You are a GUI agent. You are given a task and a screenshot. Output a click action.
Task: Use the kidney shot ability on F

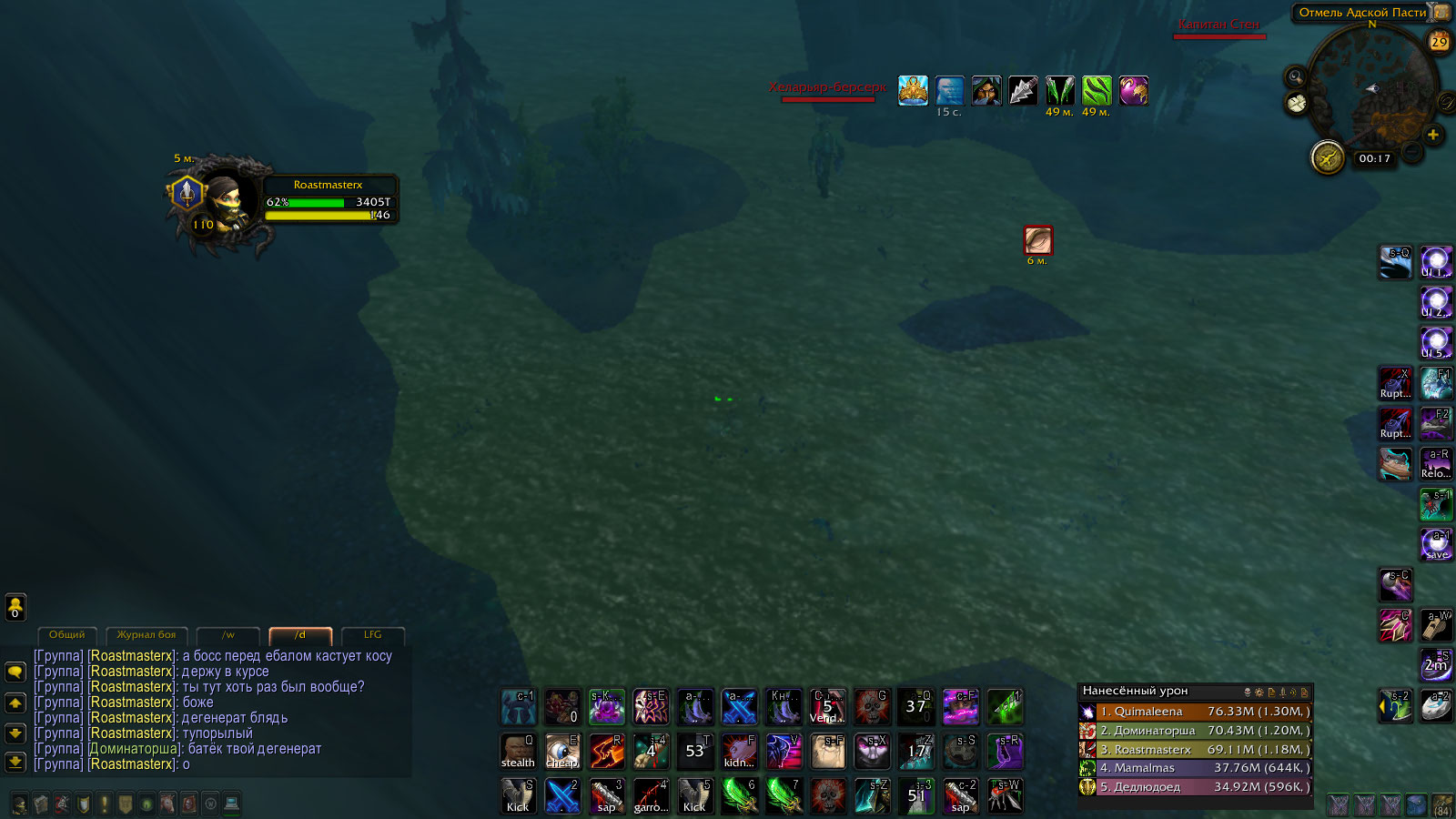pos(739,752)
